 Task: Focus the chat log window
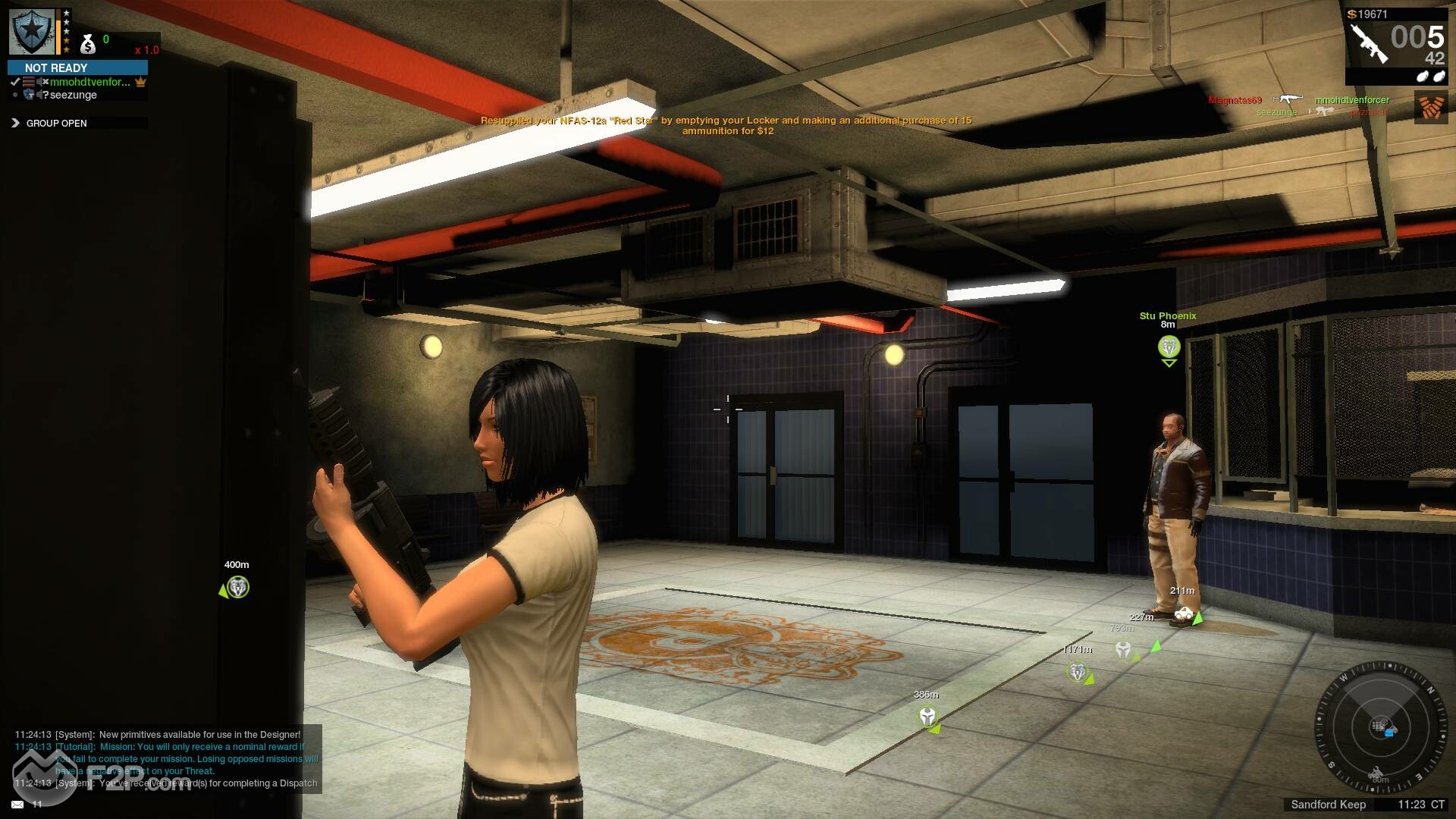[167, 758]
